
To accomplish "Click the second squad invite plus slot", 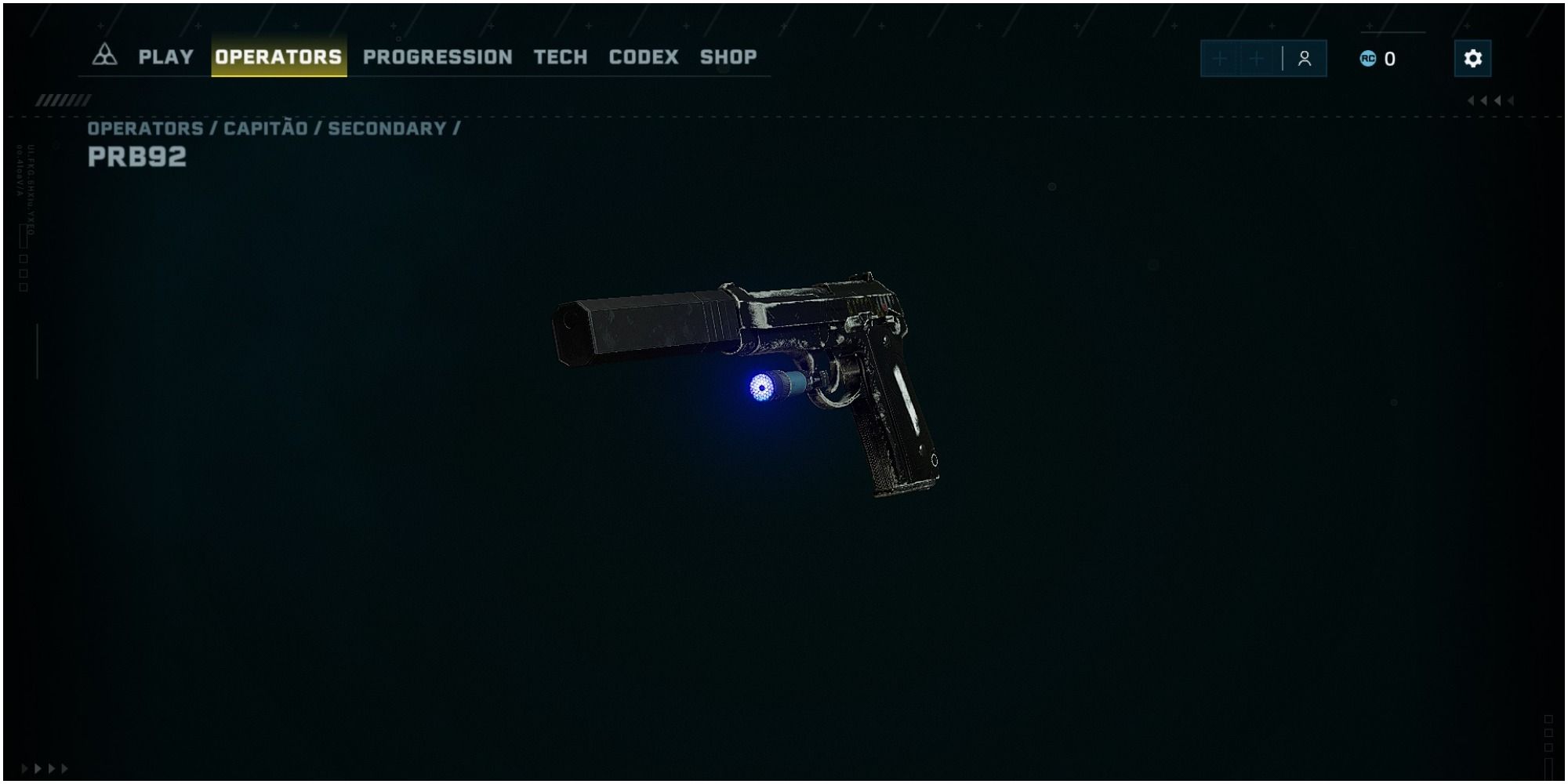I will (1258, 58).
